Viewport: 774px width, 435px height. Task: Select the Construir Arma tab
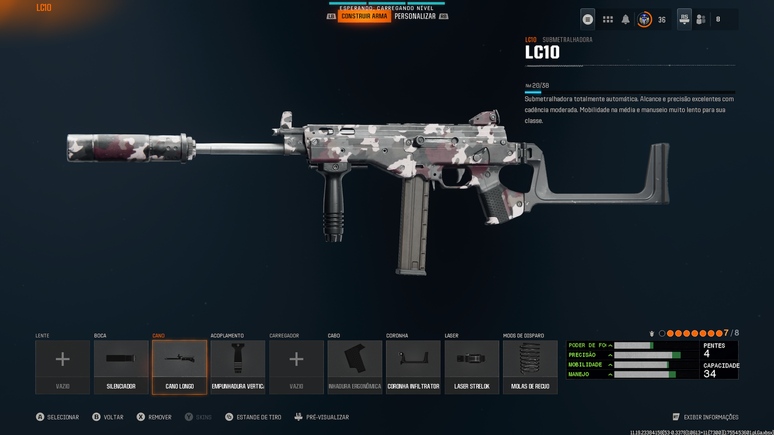pos(364,17)
